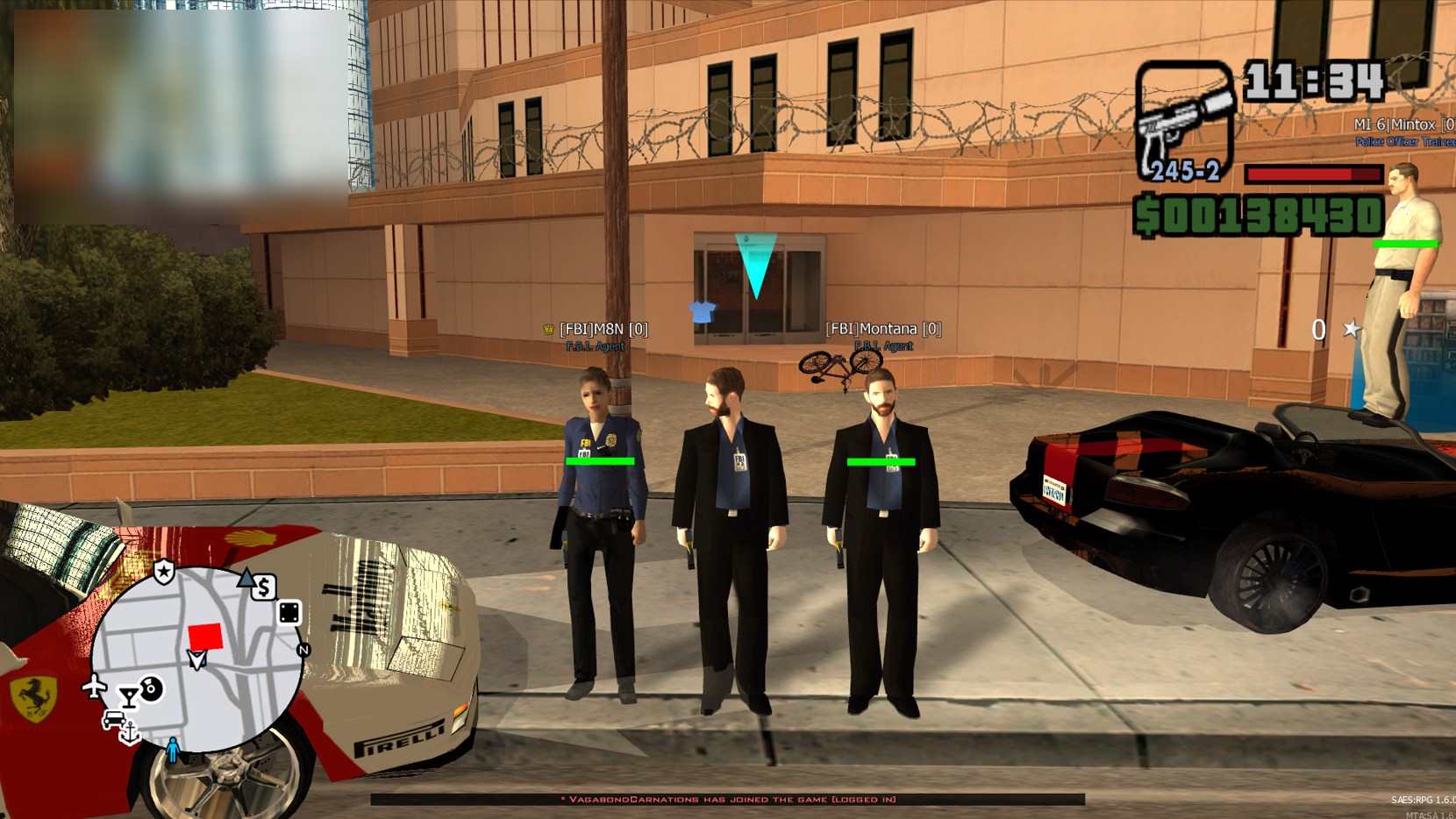Click the north N compass marker
Viewport: 1456px width, 819px height.
click(x=303, y=650)
